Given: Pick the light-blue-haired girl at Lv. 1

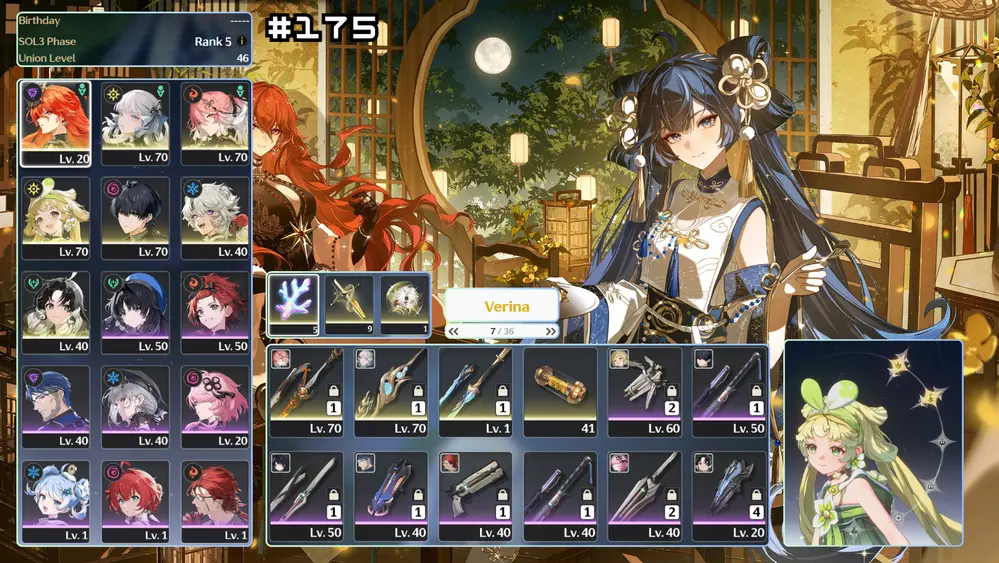Looking at the screenshot, I should (x=55, y=500).
